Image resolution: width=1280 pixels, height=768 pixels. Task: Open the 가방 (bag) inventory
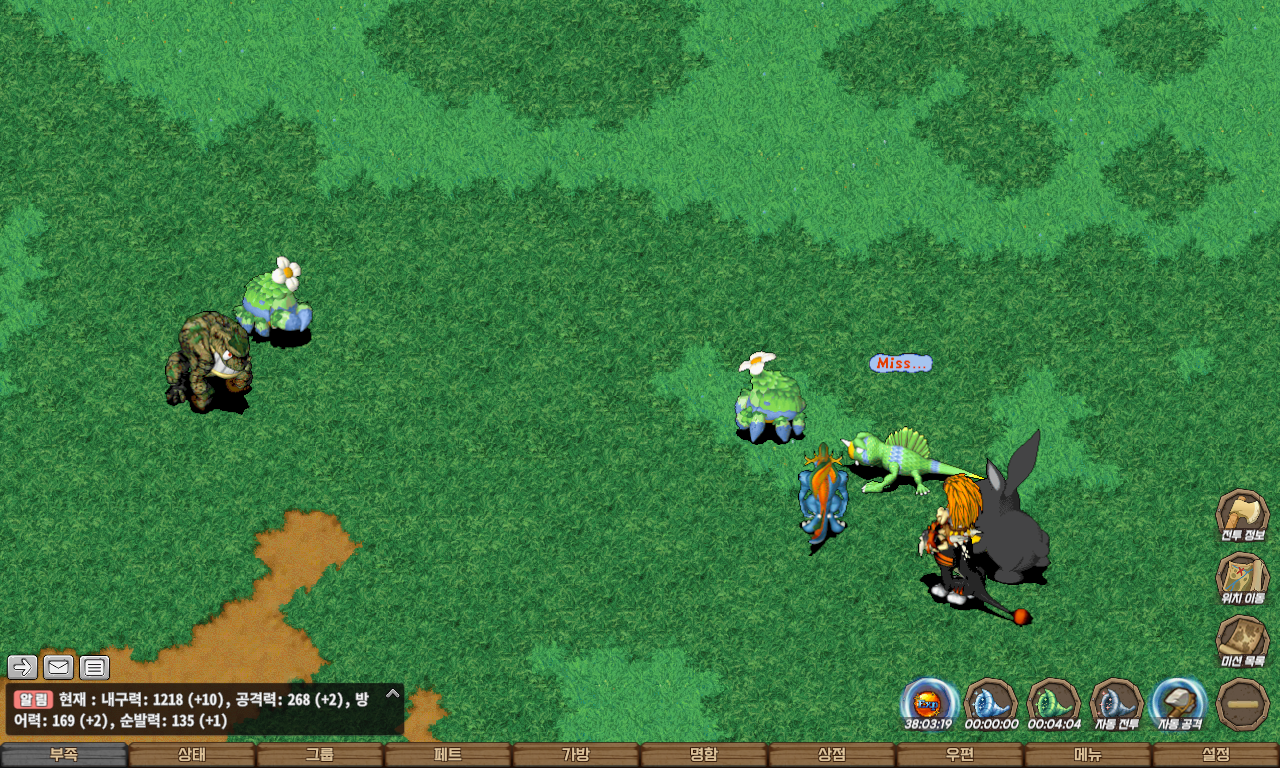point(576,755)
